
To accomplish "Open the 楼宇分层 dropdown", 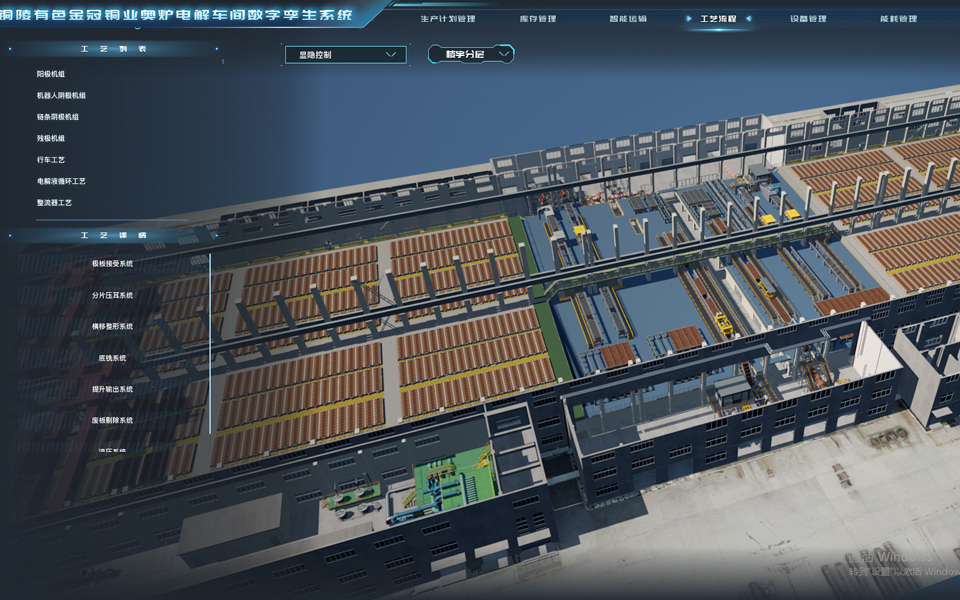I will (x=471, y=54).
